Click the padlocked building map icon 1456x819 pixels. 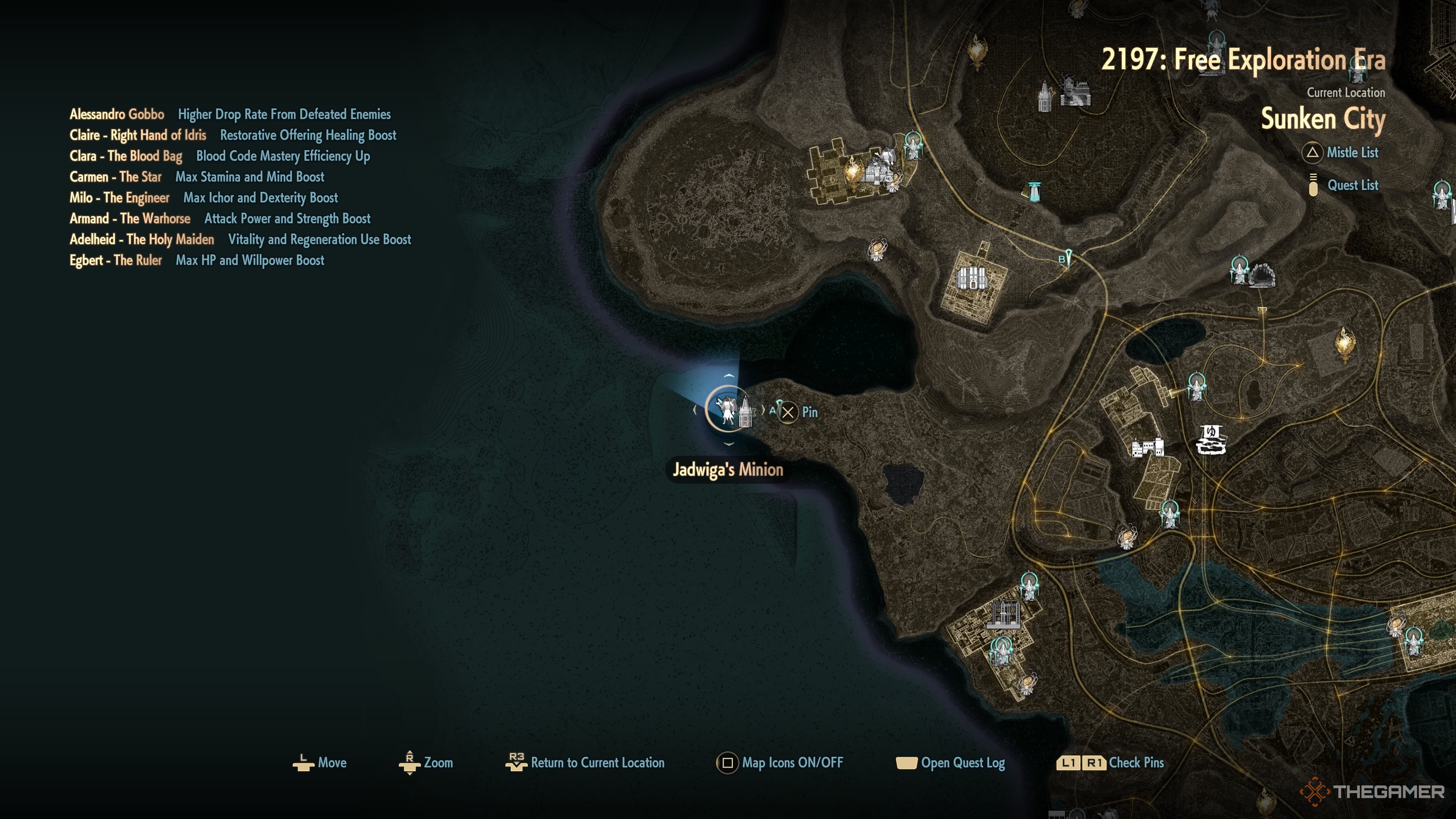tap(971, 278)
